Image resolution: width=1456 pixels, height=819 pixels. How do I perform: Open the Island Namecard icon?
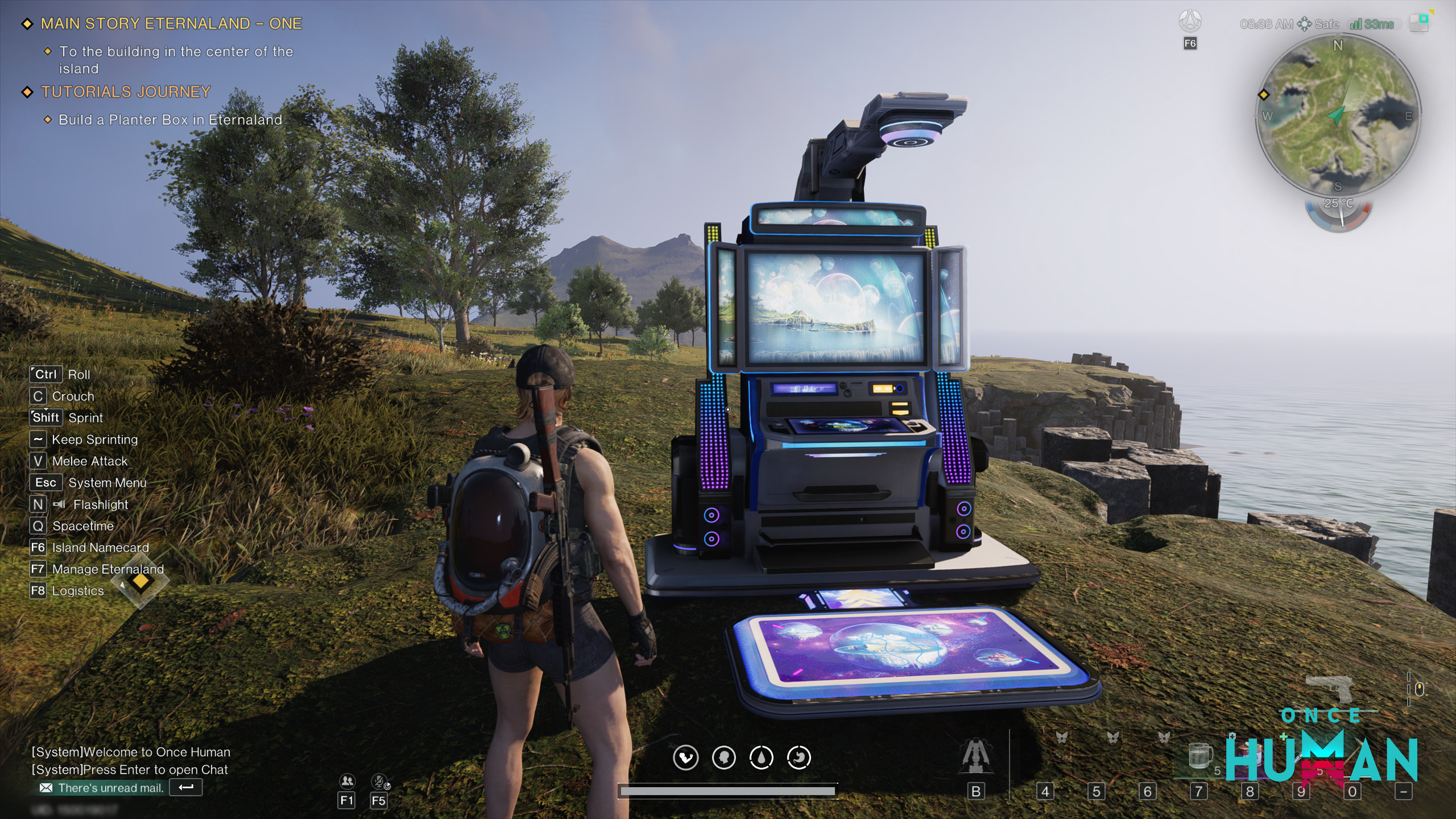coord(1190,23)
